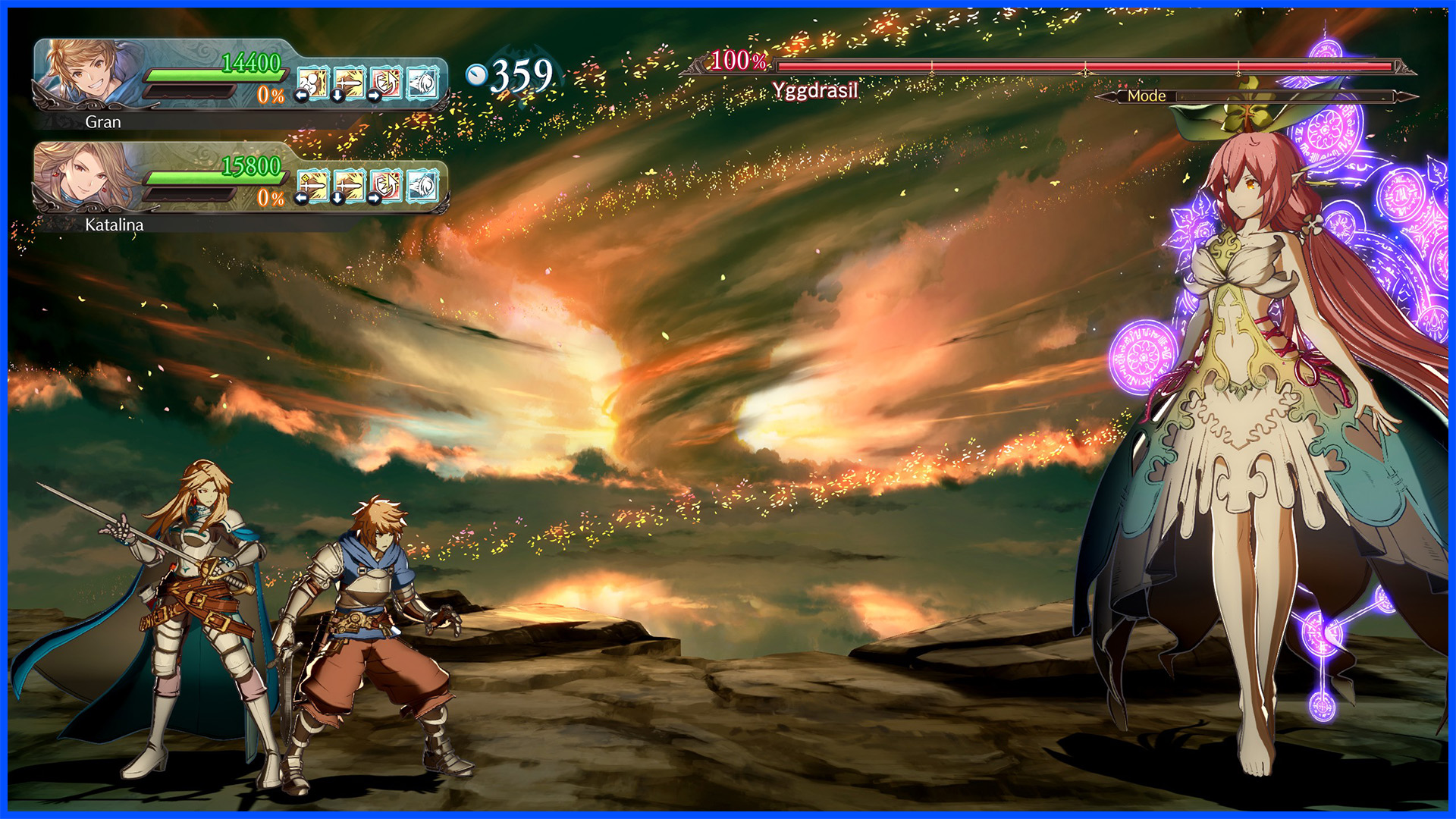Activate Katalina's blue wind skill

point(422,185)
